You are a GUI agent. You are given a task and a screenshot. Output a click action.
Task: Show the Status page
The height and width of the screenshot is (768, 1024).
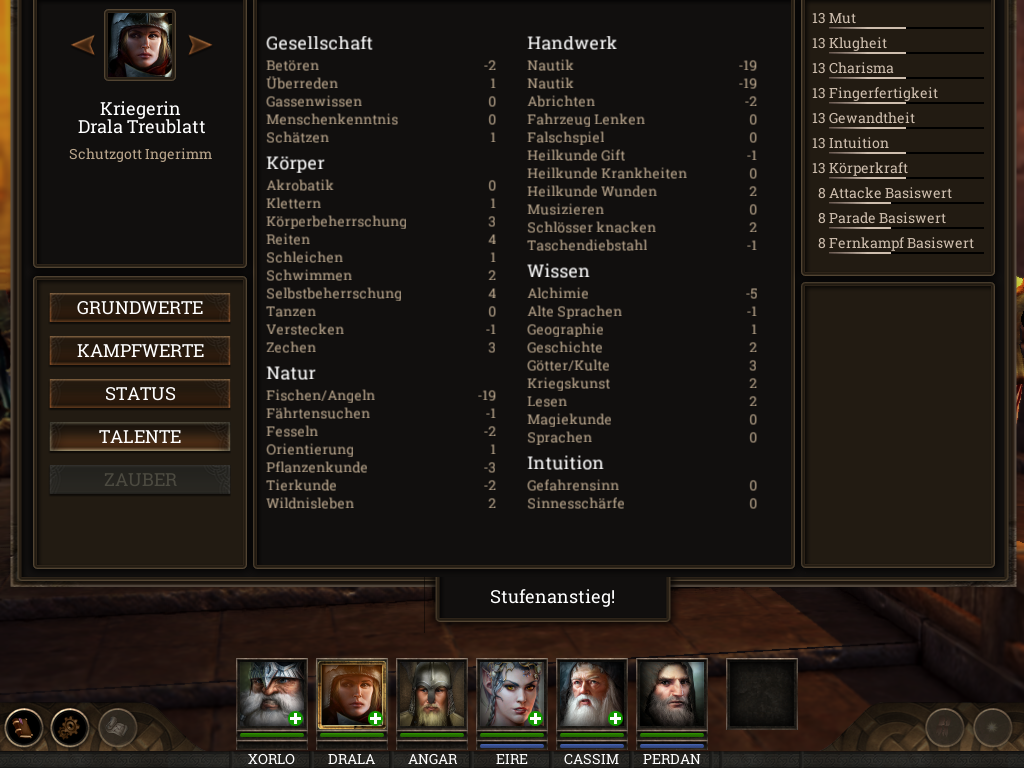point(140,394)
